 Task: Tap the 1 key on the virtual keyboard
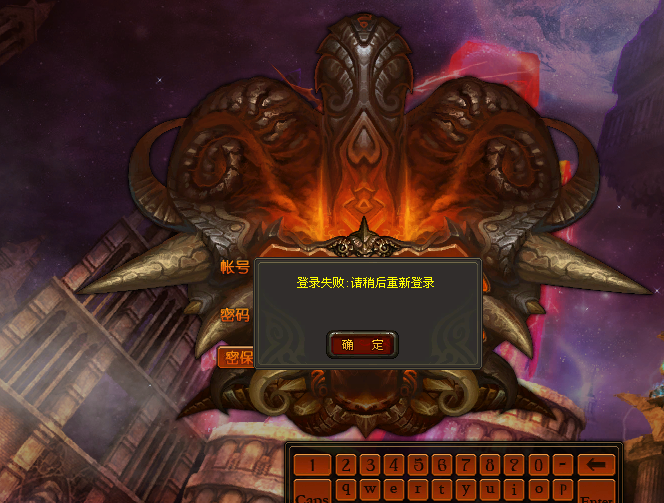[313, 466]
